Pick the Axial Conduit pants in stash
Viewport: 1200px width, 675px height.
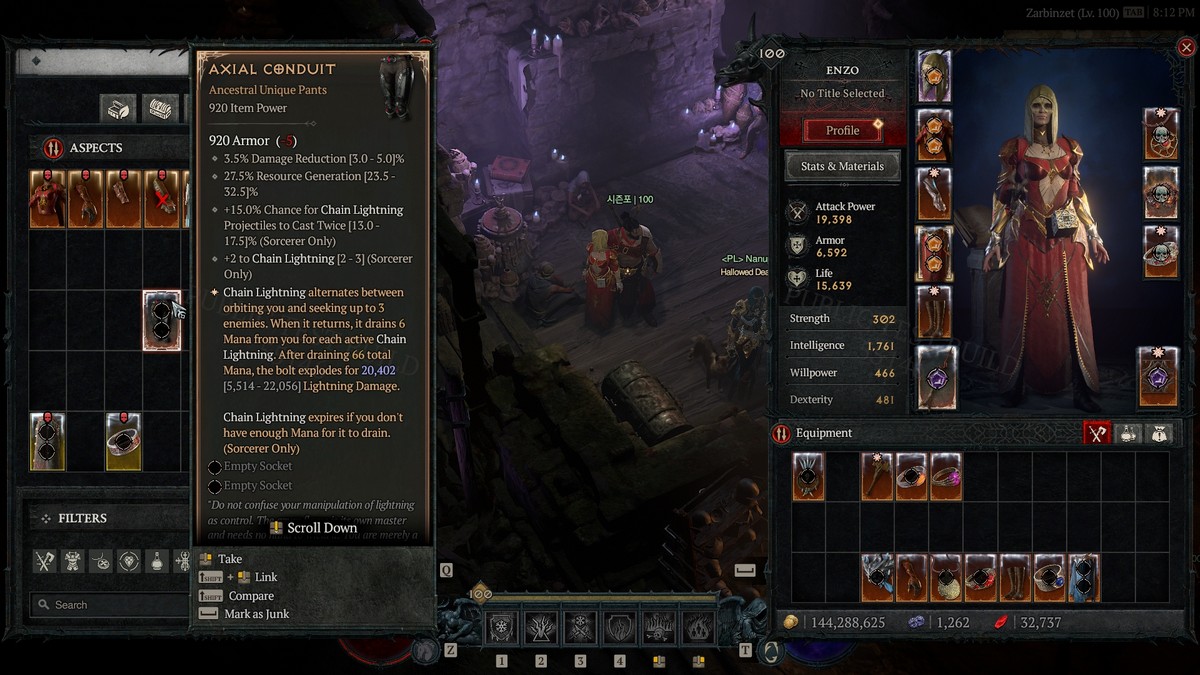point(161,320)
